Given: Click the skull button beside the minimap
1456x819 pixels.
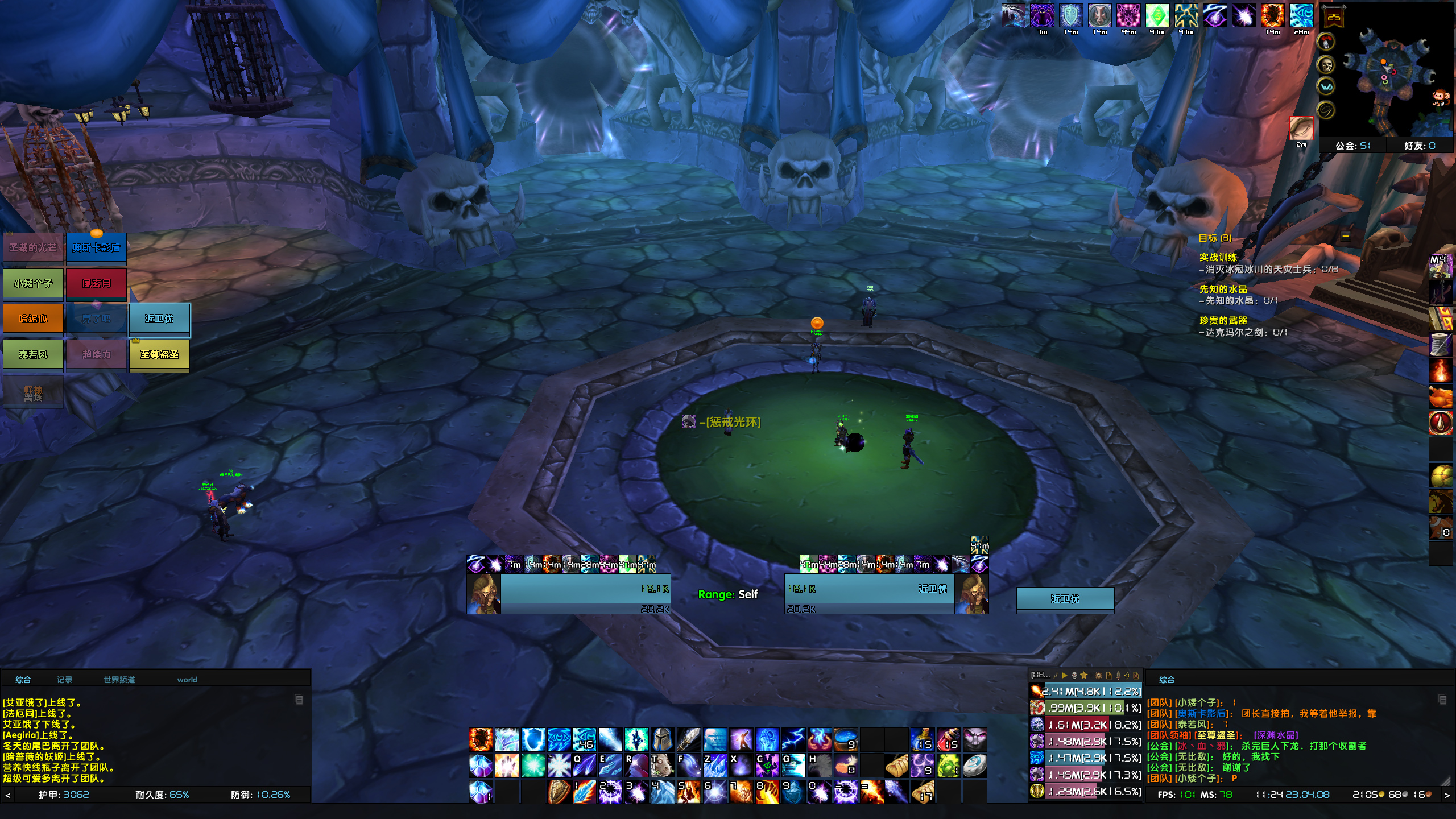Looking at the screenshot, I should coord(1326,64).
